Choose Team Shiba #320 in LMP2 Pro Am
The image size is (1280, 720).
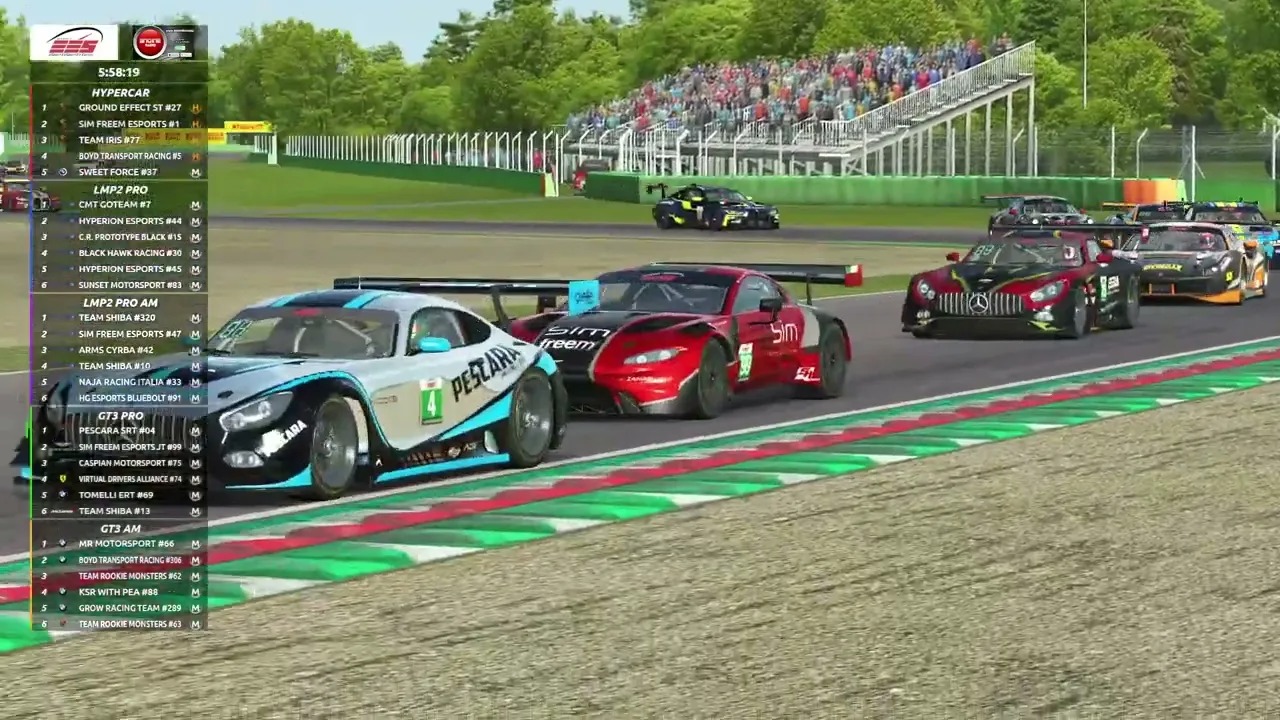pyautogui.click(x=120, y=318)
